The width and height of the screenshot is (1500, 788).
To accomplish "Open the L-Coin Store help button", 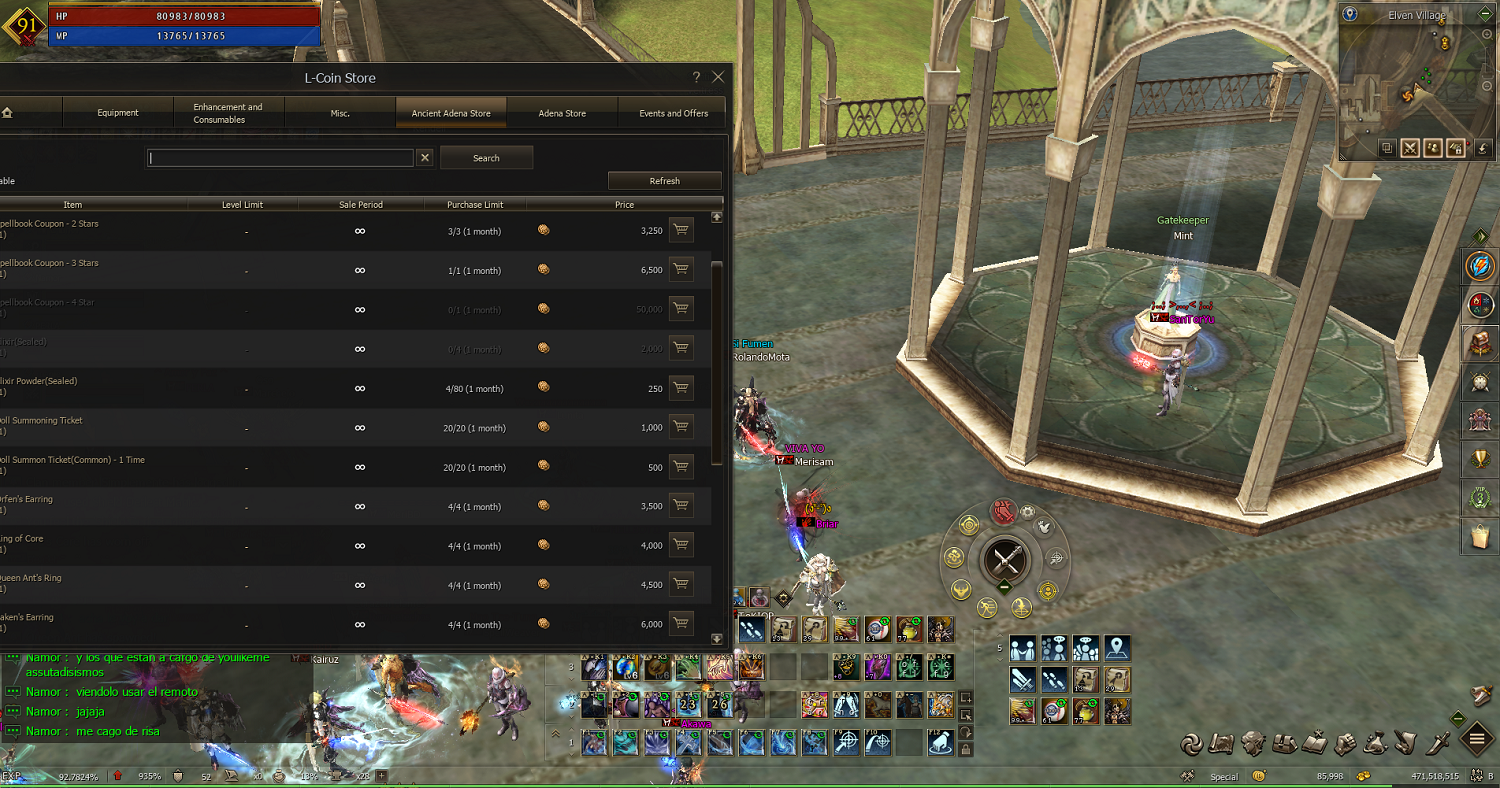I will tap(696, 77).
